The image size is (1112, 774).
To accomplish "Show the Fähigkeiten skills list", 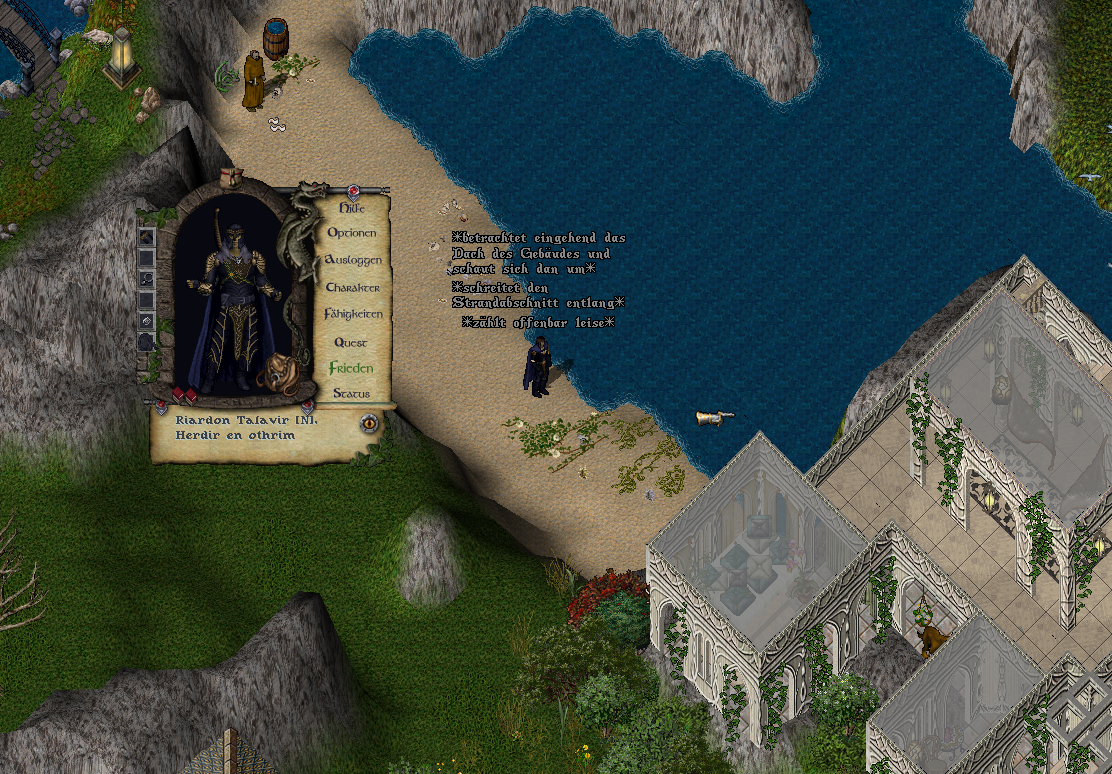I will 353,314.
